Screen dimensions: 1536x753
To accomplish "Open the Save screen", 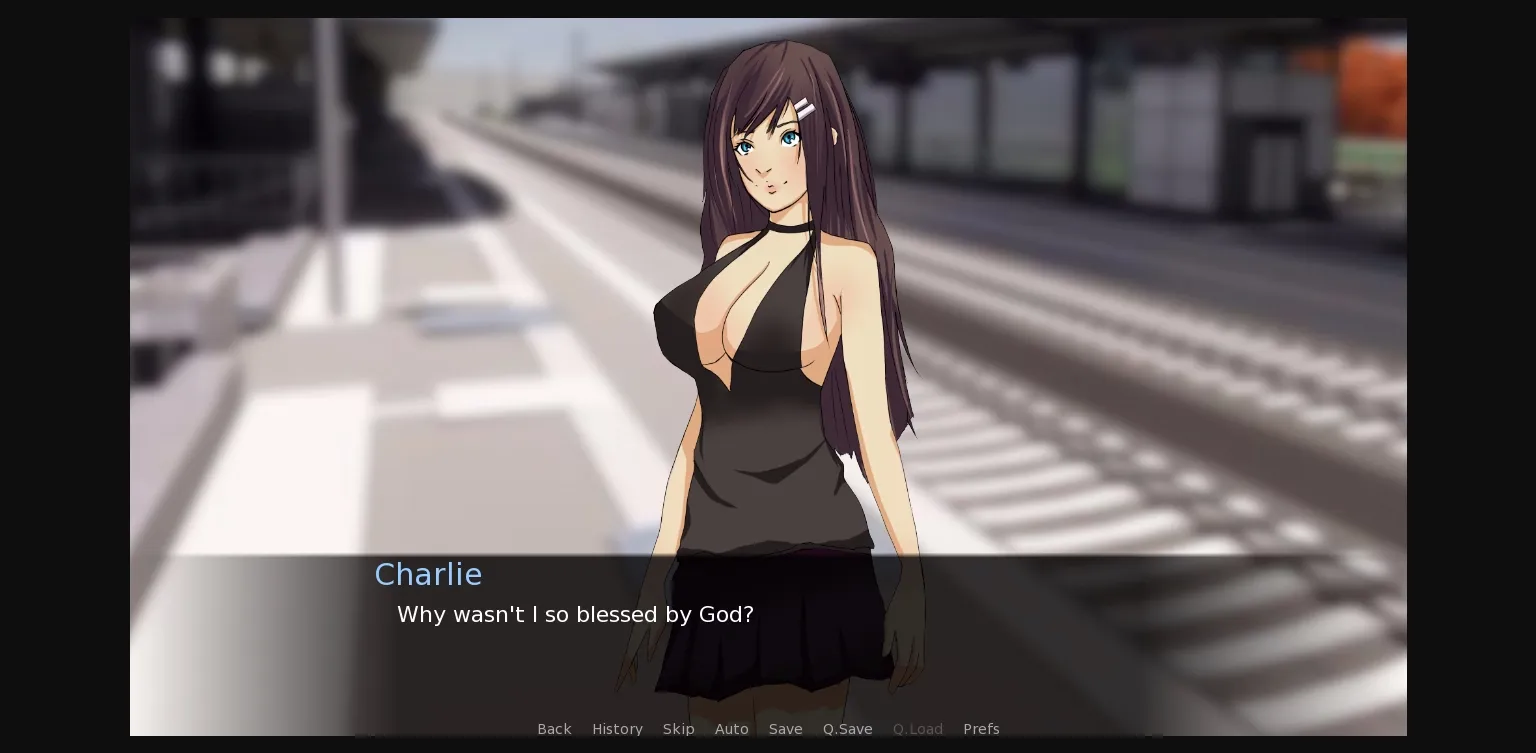I will pyautogui.click(x=785, y=729).
